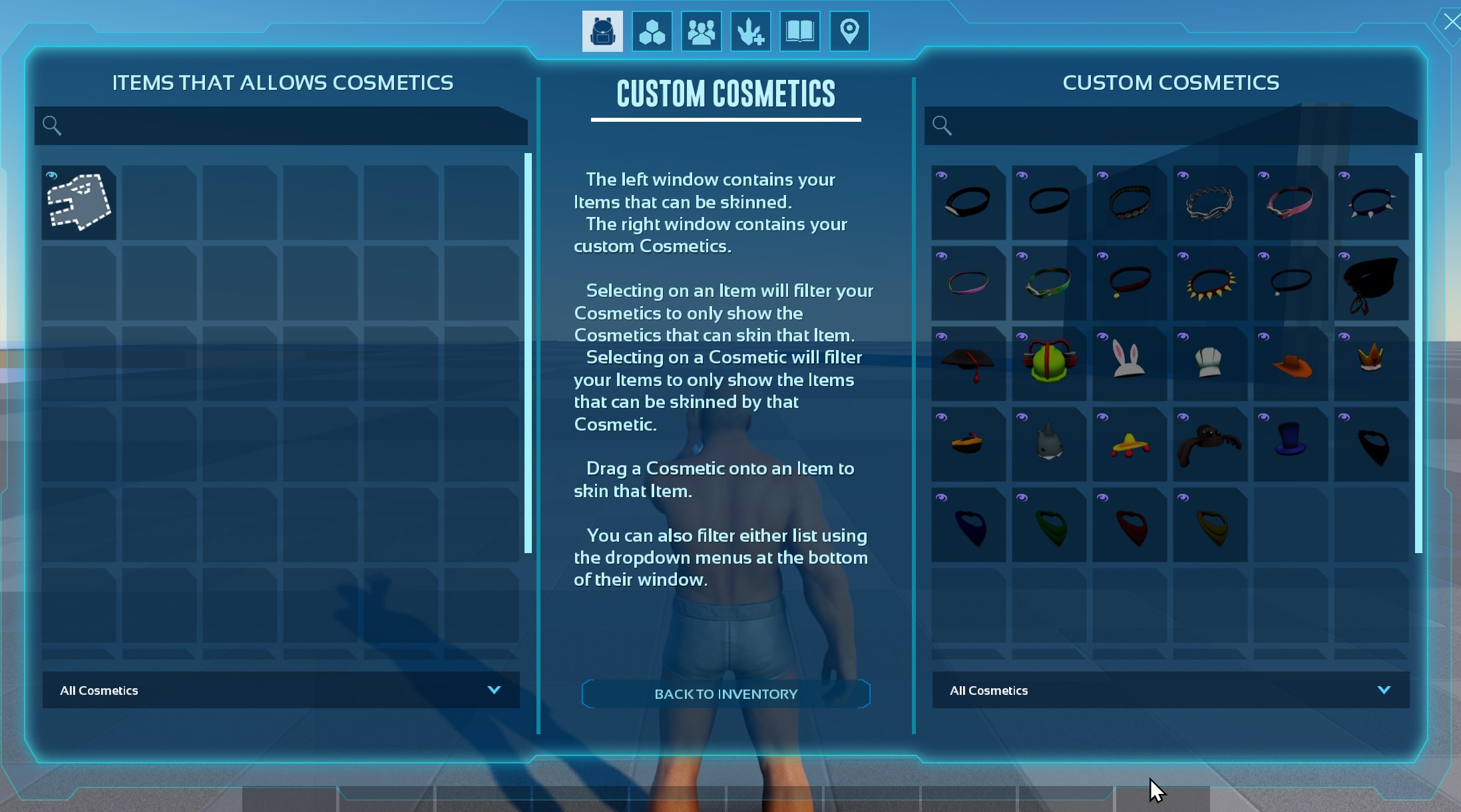Close the cosmetics window

pyautogui.click(x=1451, y=22)
